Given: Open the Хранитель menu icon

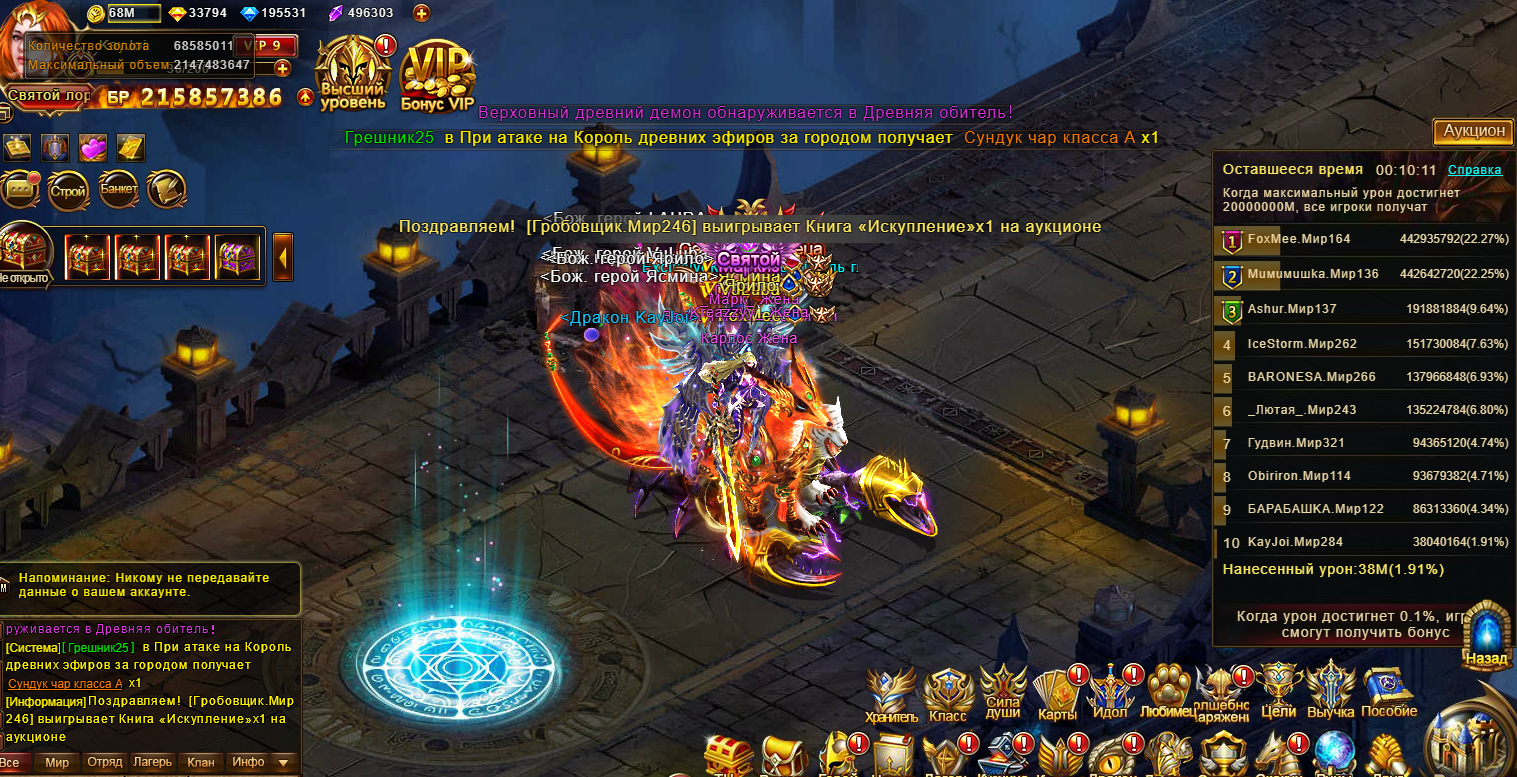Looking at the screenshot, I should point(890,693).
